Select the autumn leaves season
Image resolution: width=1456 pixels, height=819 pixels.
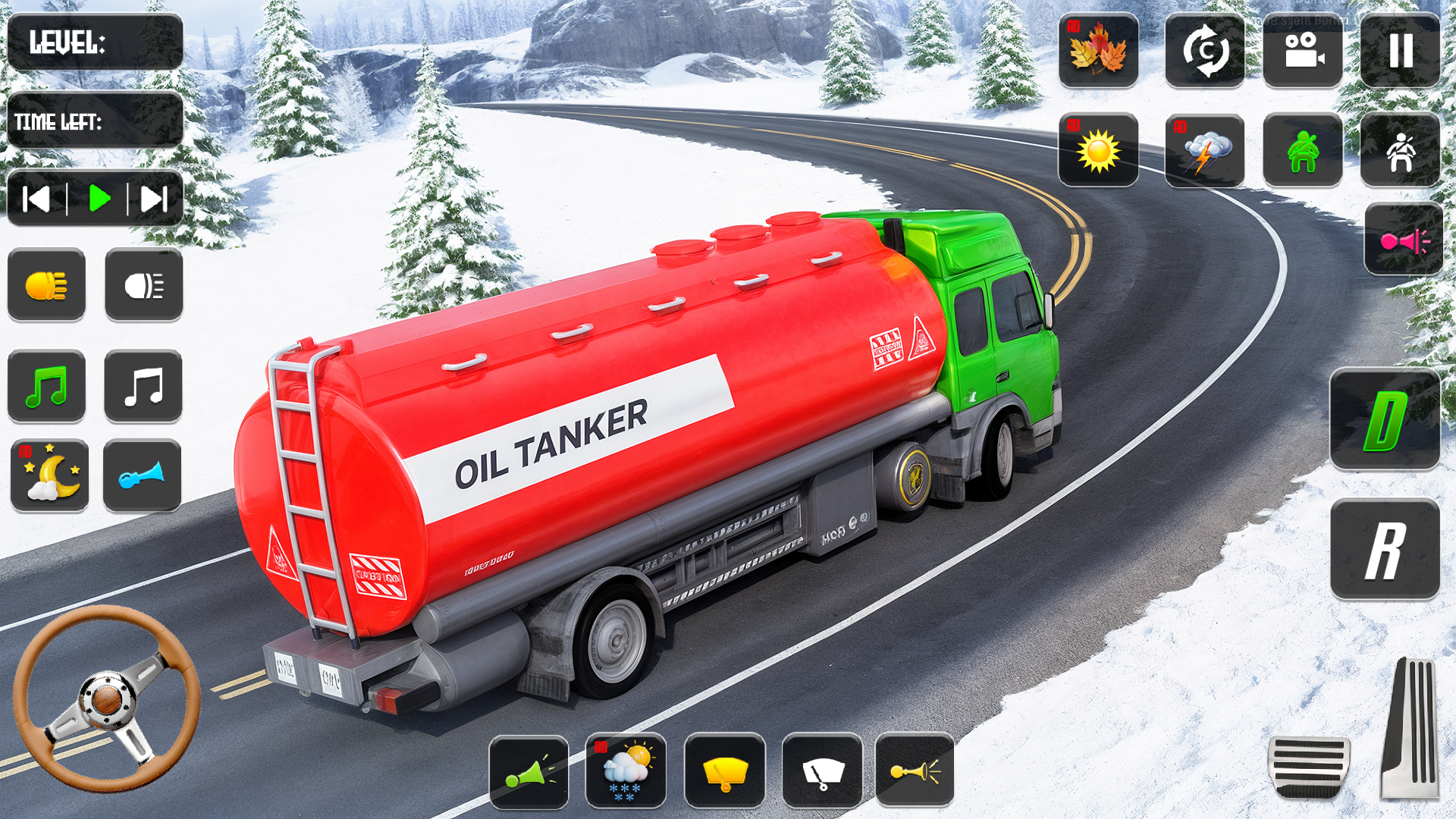1098,50
